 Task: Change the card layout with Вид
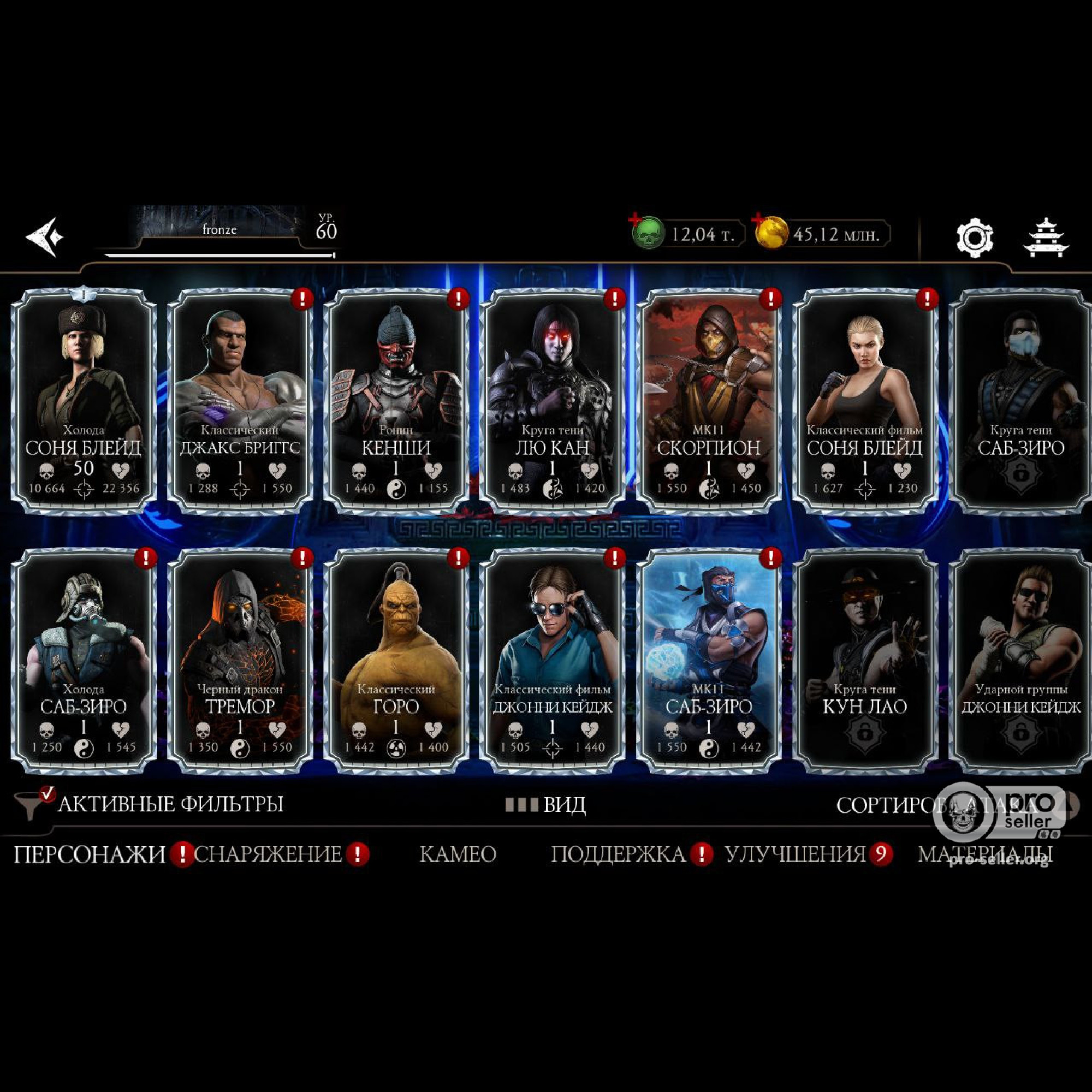(546, 805)
